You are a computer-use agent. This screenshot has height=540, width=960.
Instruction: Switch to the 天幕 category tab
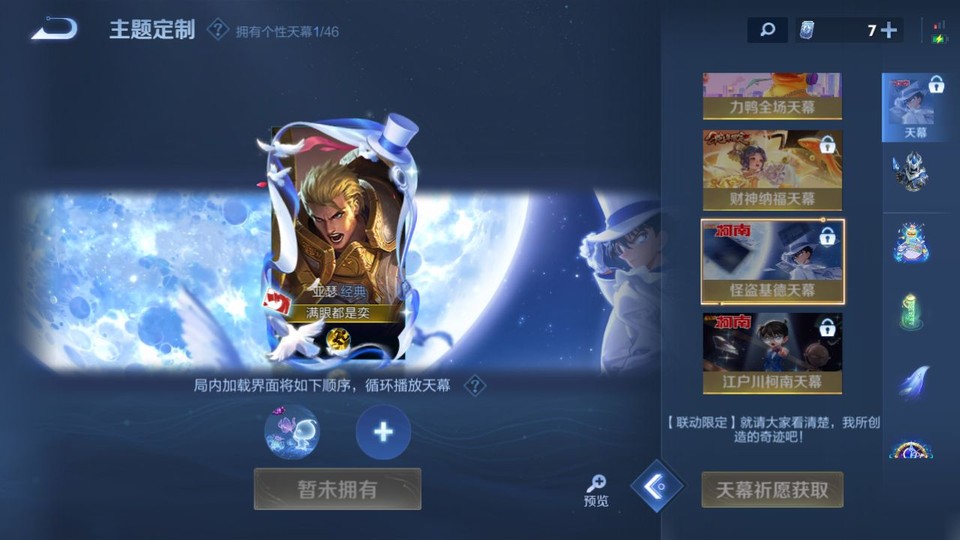(x=914, y=107)
